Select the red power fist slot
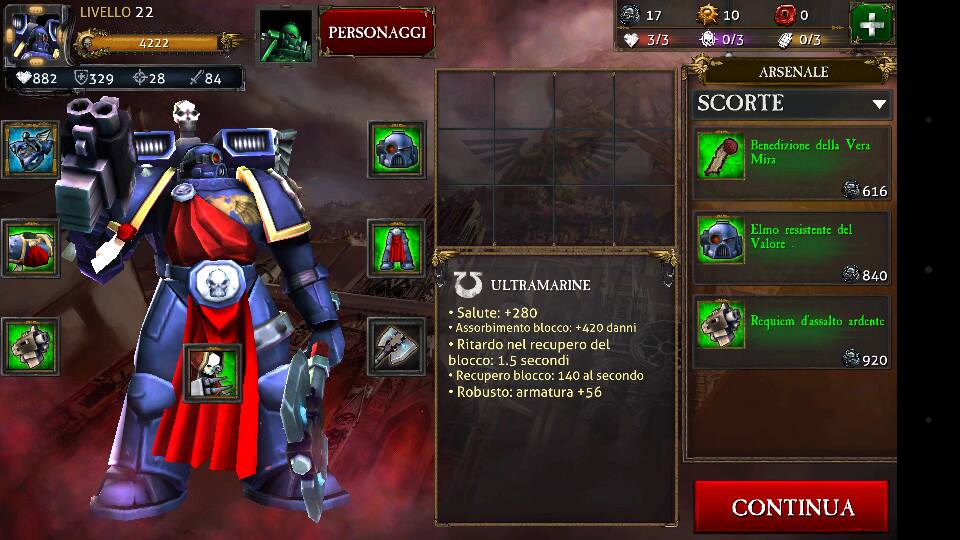Viewport: 960px width, 540px height. coord(30,247)
